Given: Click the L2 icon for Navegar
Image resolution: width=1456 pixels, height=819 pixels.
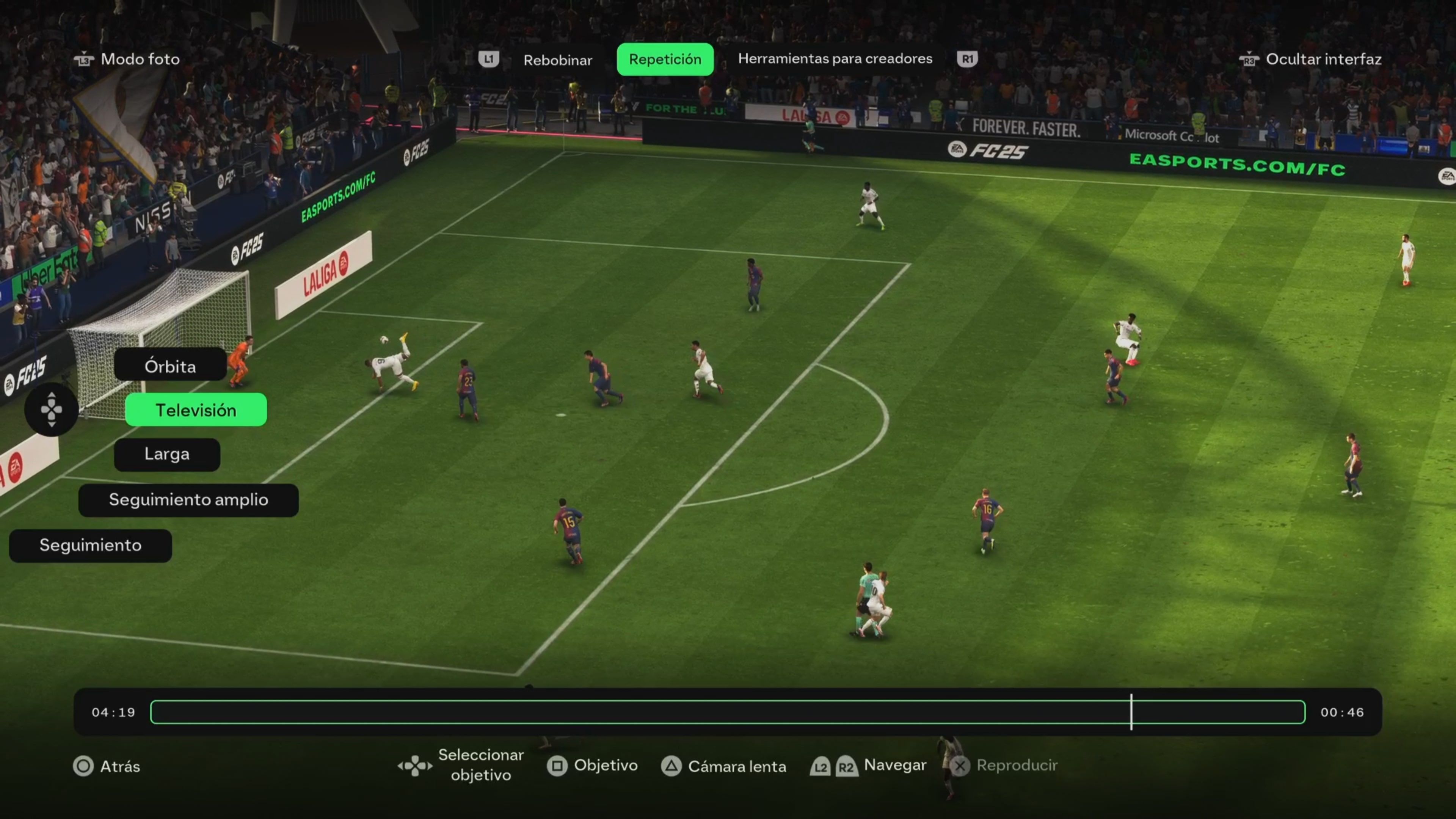Looking at the screenshot, I should pyautogui.click(x=821, y=766).
